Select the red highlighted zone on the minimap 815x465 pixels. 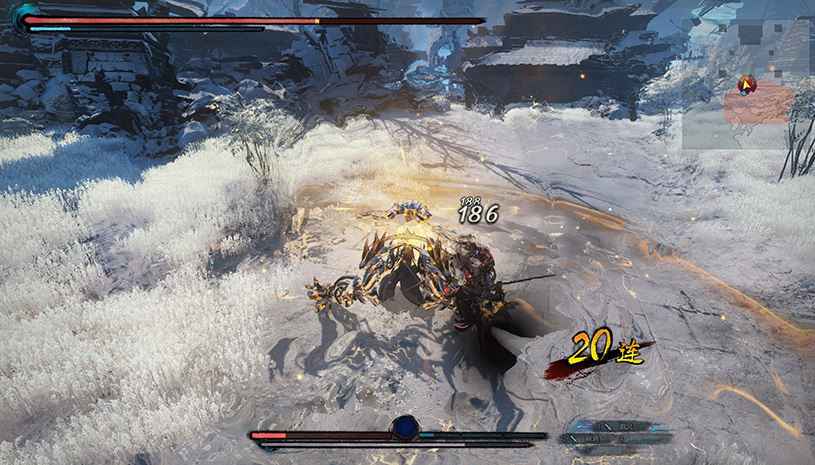758,106
